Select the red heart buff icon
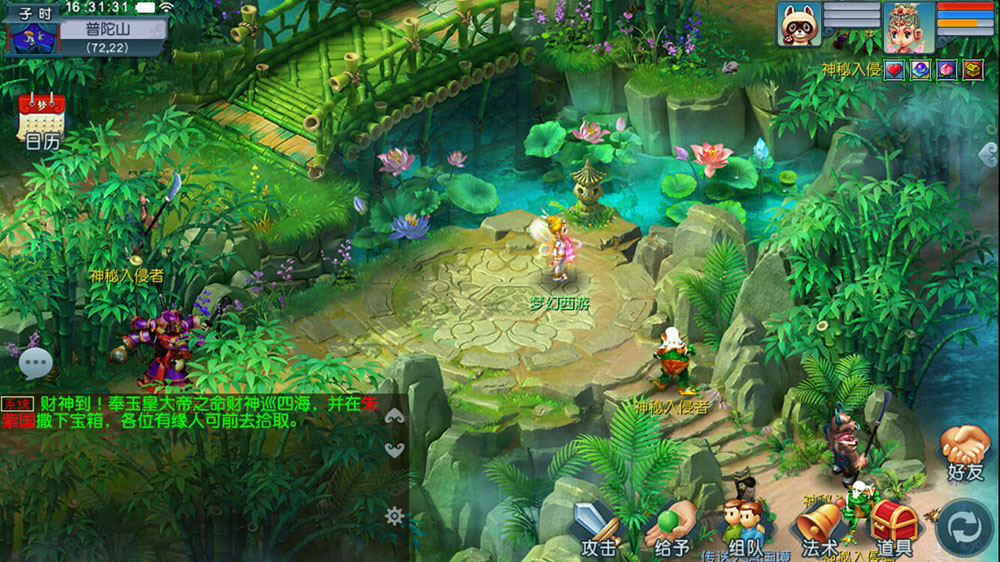 [894, 69]
